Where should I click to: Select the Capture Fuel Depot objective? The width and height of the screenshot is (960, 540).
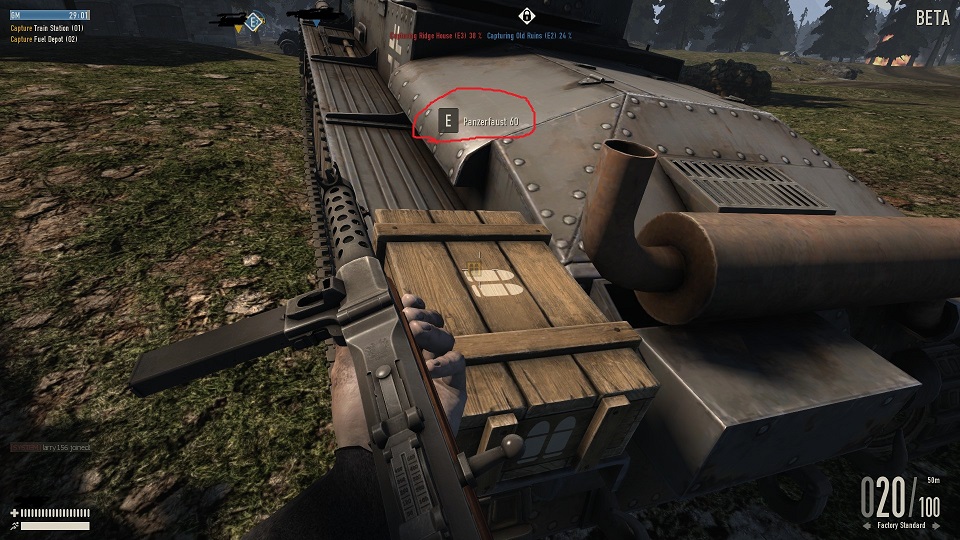pos(46,39)
